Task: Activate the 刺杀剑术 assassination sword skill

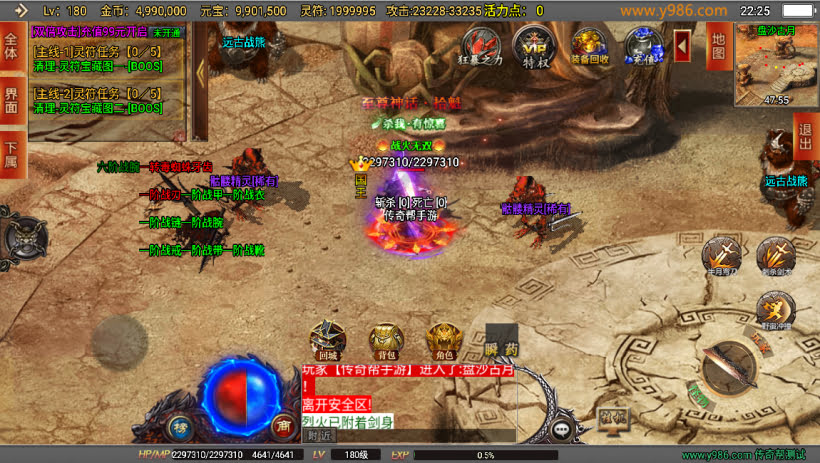Action: [x=775, y=256]
